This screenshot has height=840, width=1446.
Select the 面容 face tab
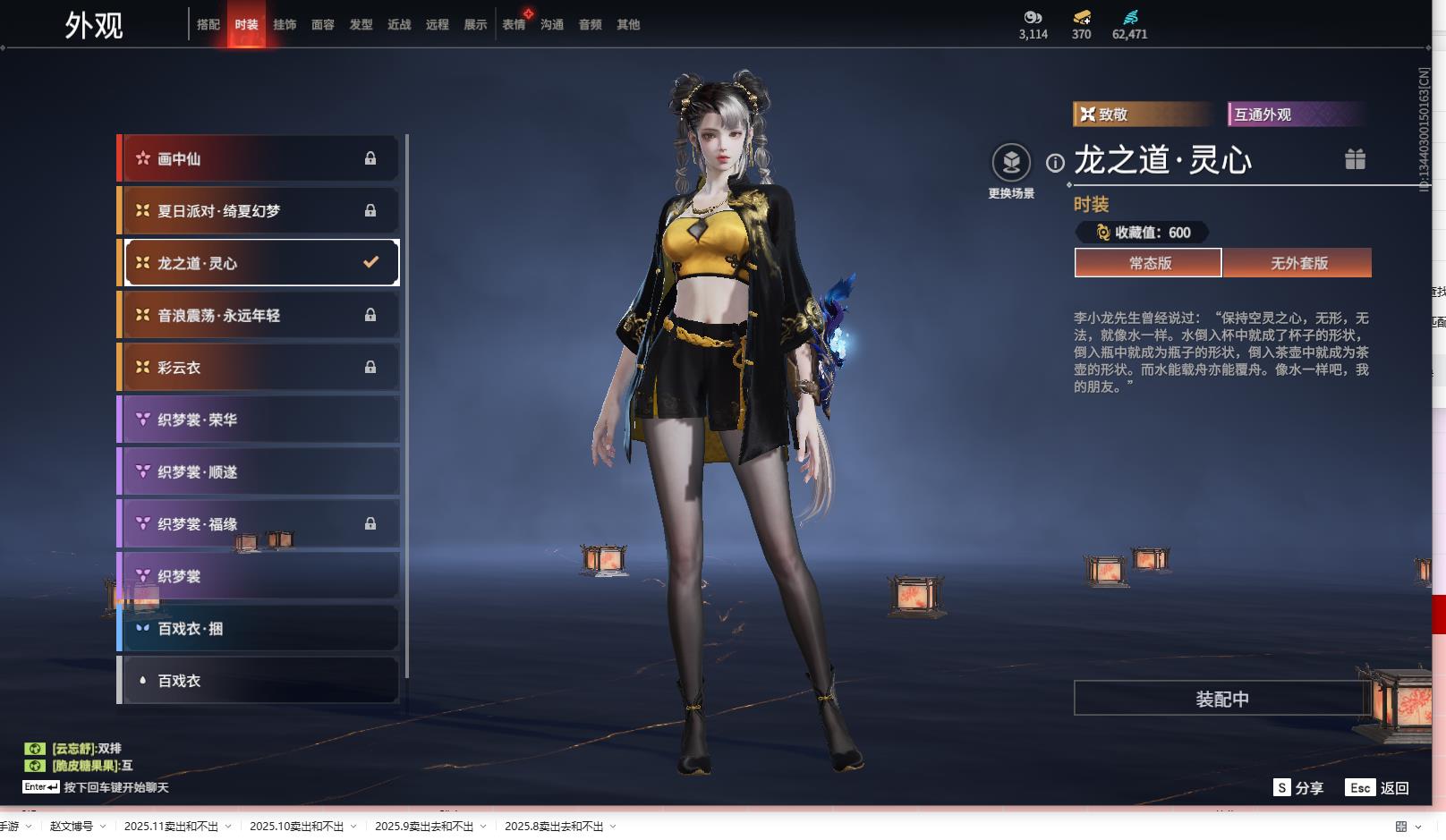click(x=323, y=25)
